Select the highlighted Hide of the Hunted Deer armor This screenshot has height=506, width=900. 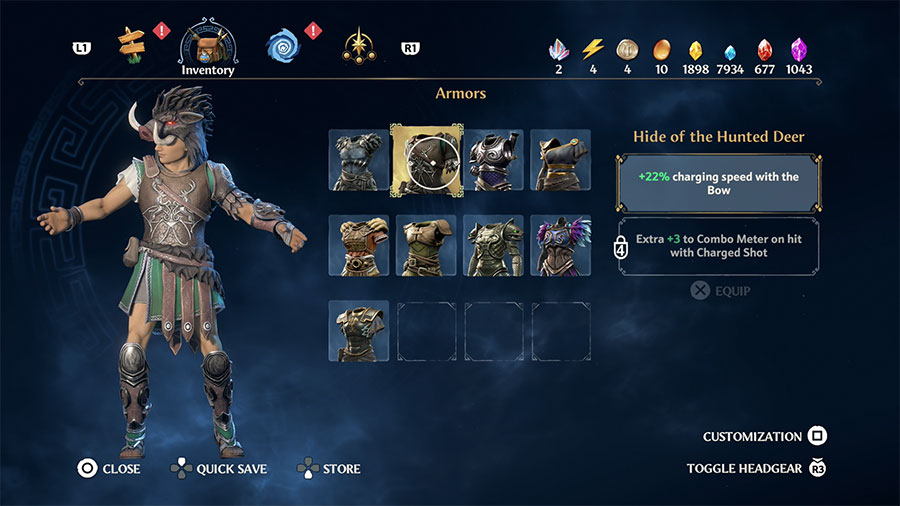pyautogui.click(x=426, y=159)
